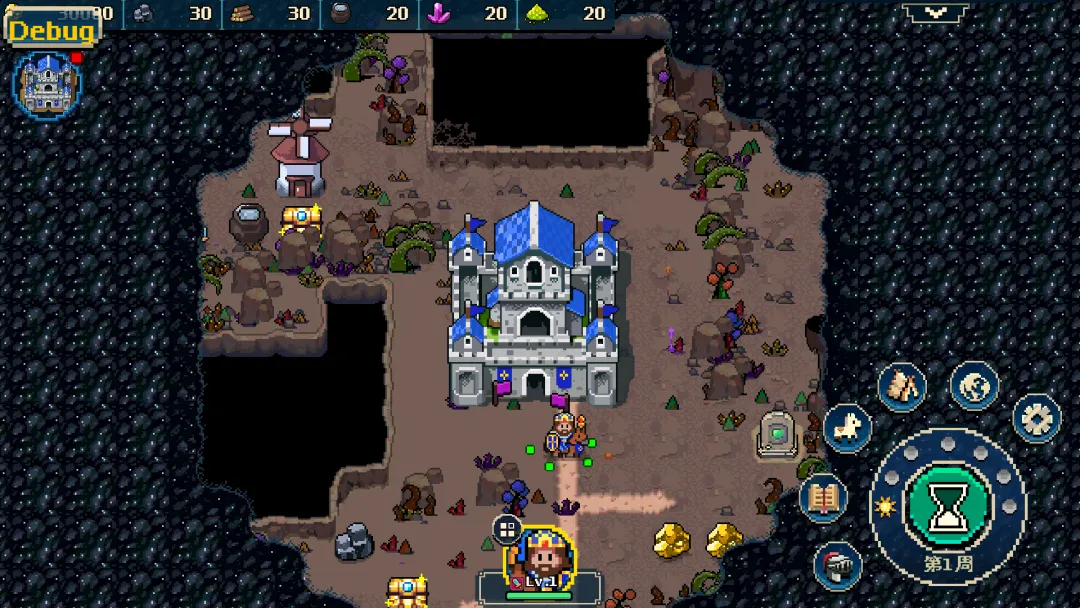The image size is (1080, 608).
Task: Open the settings gear icon
Action: tap(1037, 418)
